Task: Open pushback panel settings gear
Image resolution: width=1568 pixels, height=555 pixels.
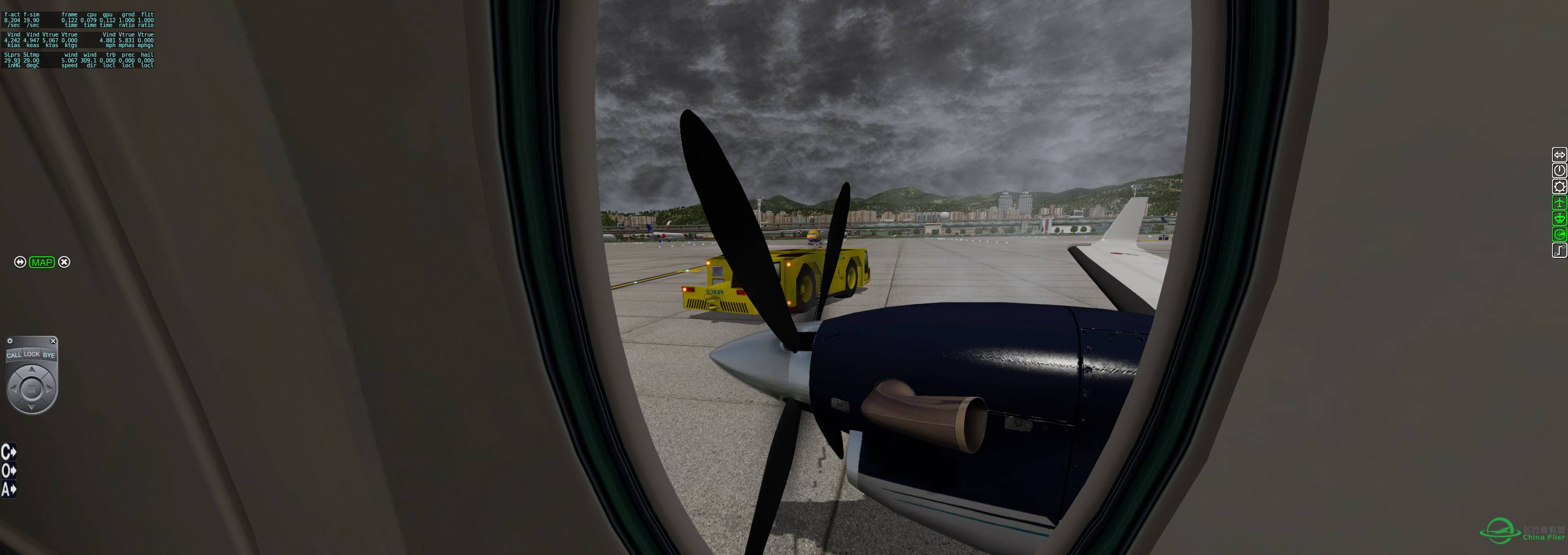Action: [x=10, y=341]
